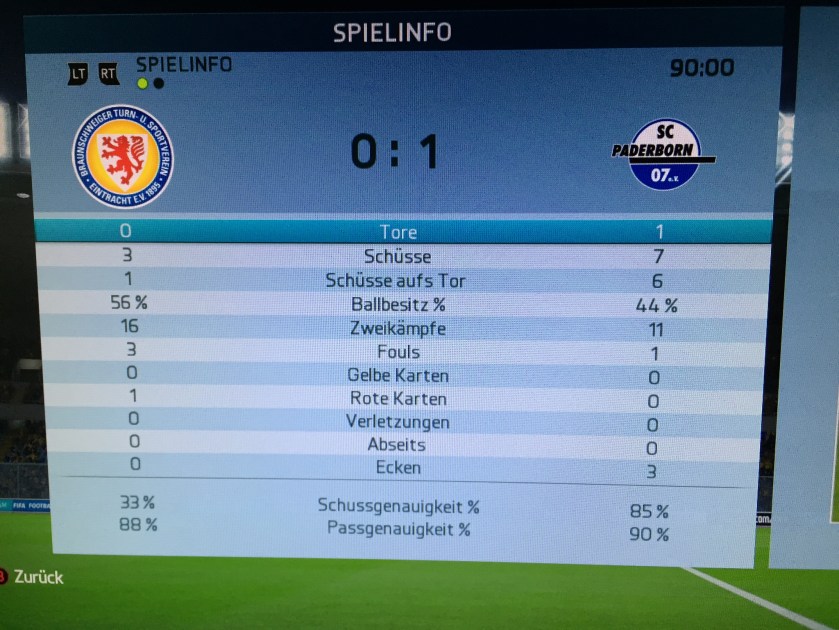Select the highlighted Tore stat row

[x=399, y=232]
